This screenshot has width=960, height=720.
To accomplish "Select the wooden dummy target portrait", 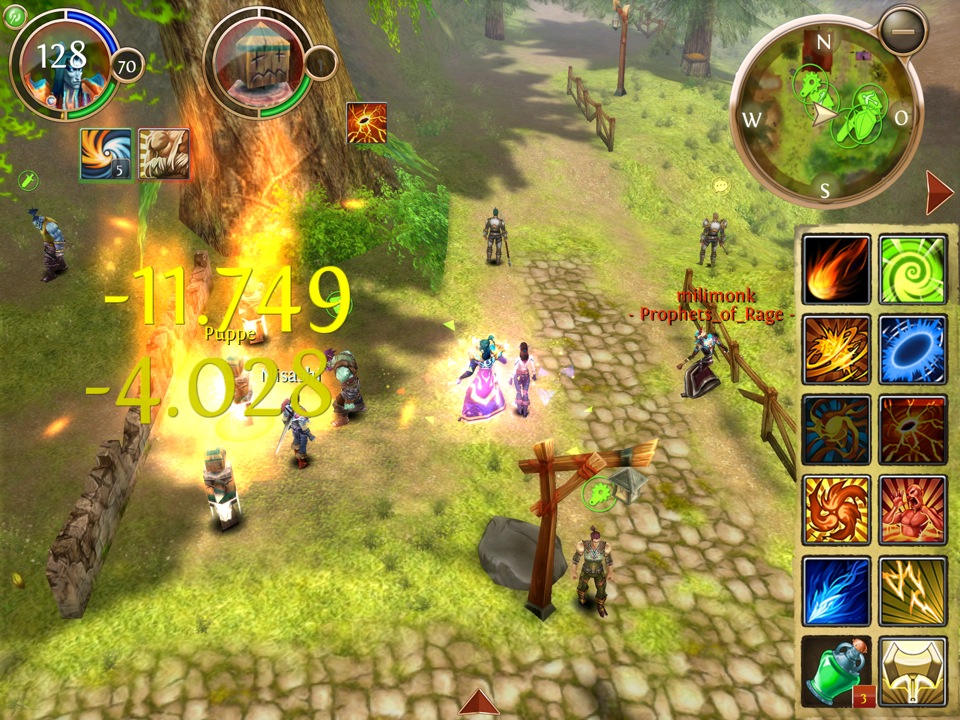I will coord(258,63).
